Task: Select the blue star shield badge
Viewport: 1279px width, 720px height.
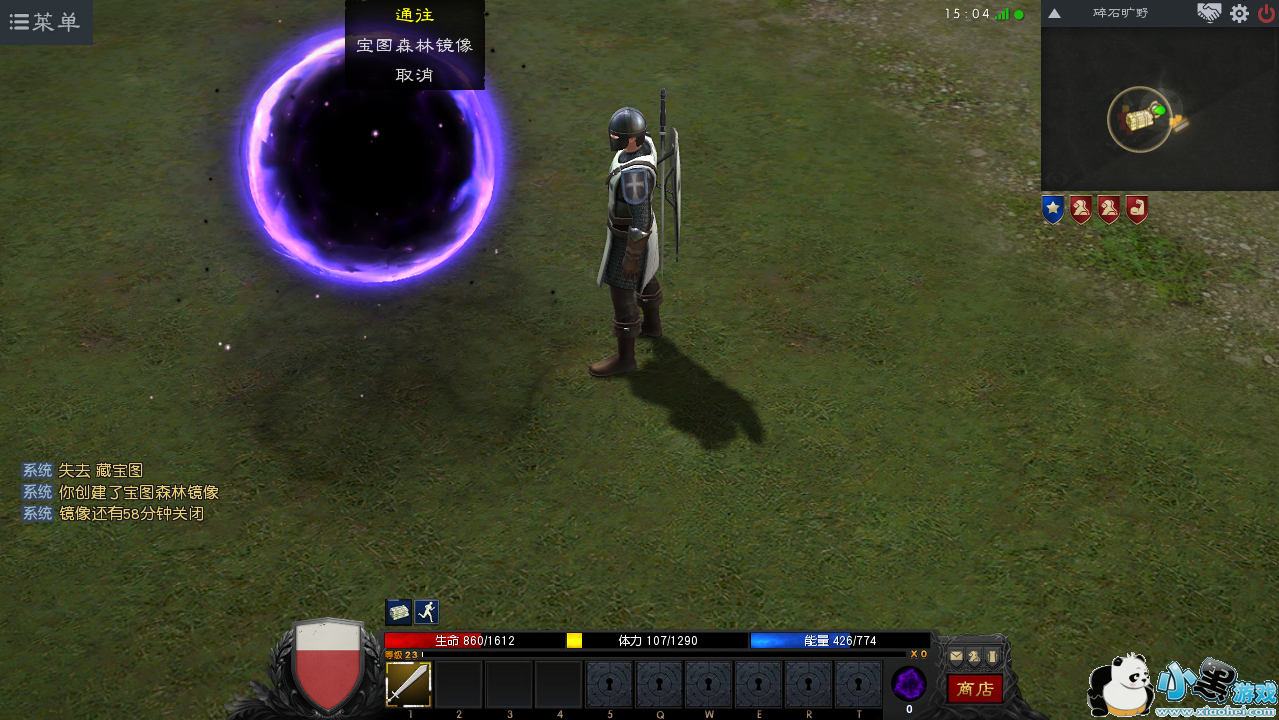Action: [x=1053, y=209]
